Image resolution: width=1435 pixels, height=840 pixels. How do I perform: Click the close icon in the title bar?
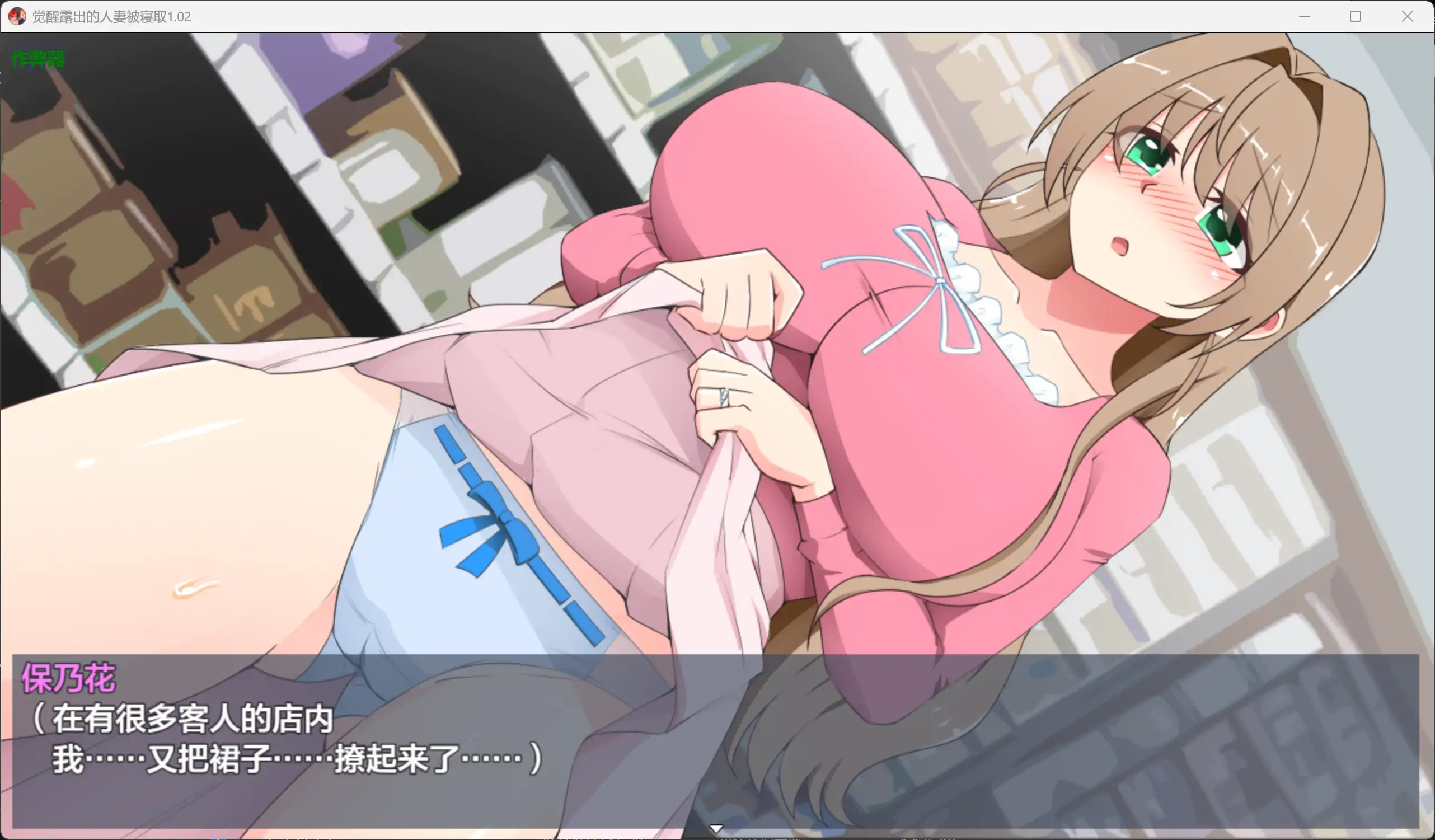1406,17
